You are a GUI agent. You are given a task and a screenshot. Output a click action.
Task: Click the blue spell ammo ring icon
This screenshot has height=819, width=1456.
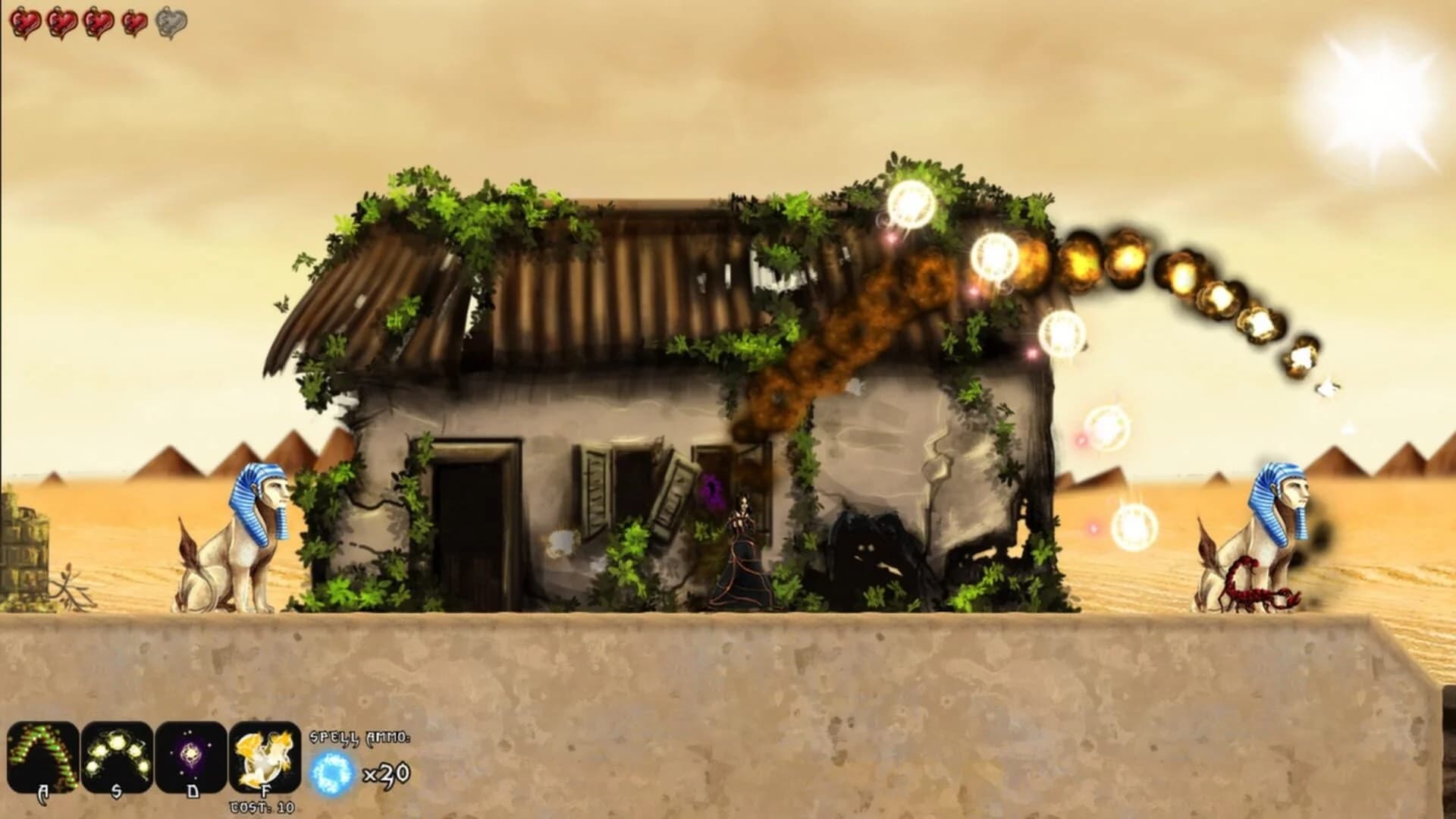pyautogui.click(x=331, y=772)
